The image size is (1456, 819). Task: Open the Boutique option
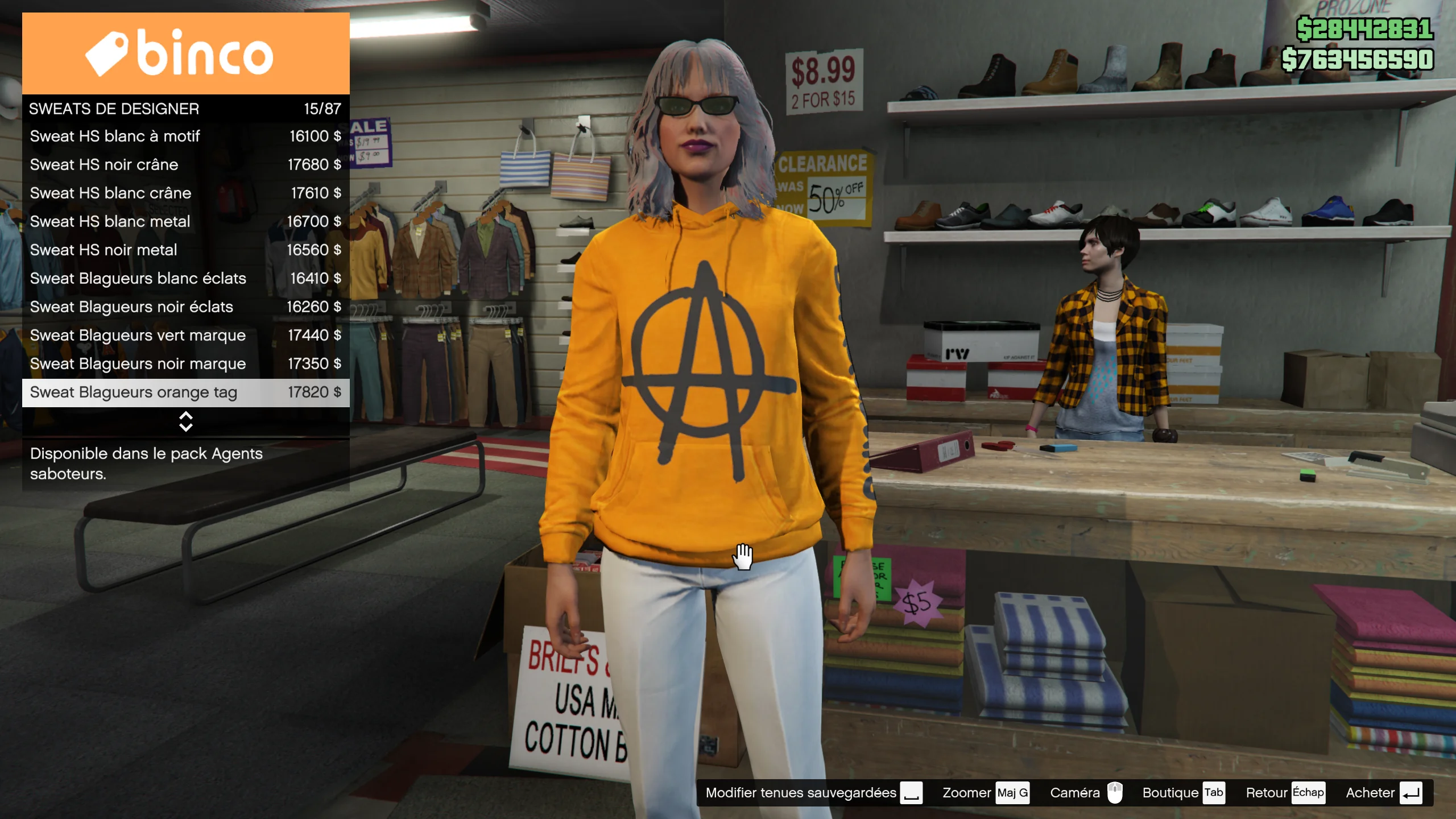(x=1183, y=793)
